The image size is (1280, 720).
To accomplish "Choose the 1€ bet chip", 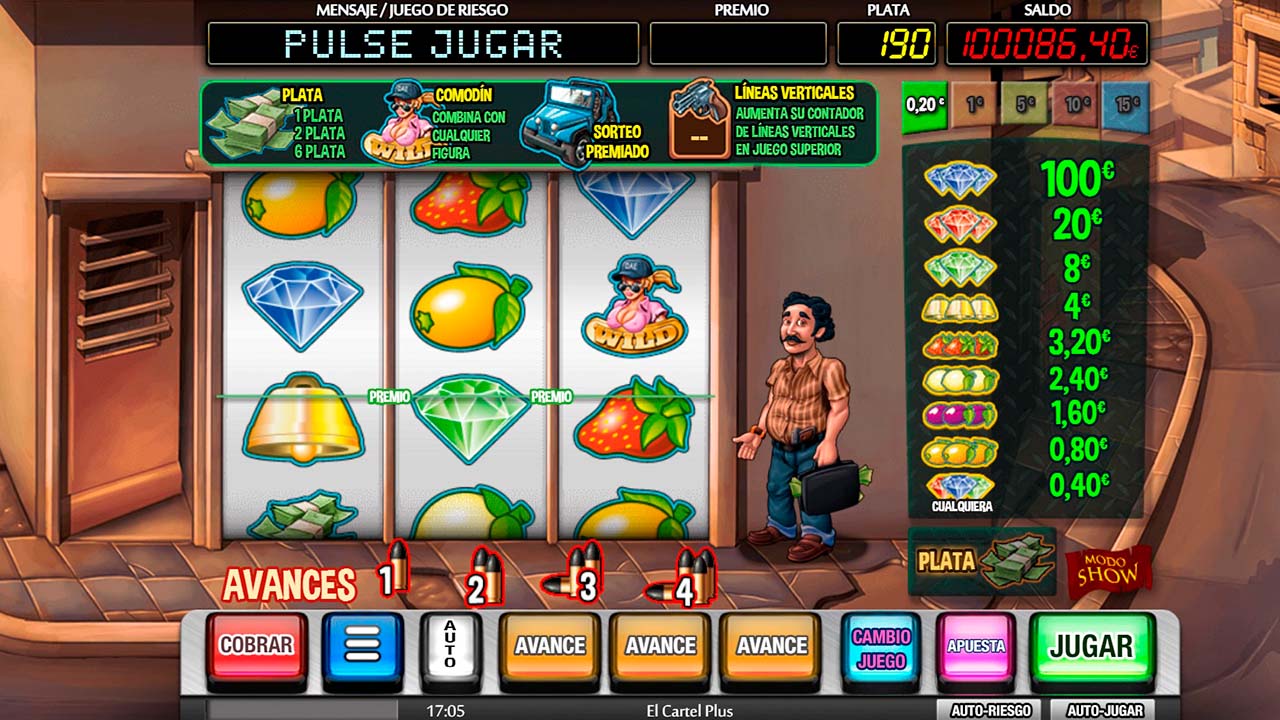I will click(975, 105).
